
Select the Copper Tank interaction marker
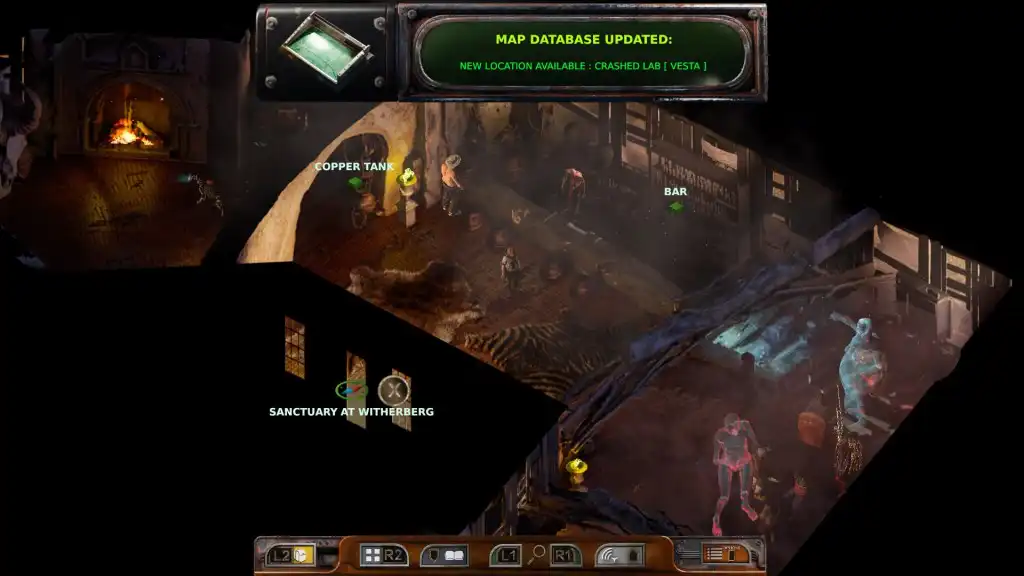click(354, 183)
